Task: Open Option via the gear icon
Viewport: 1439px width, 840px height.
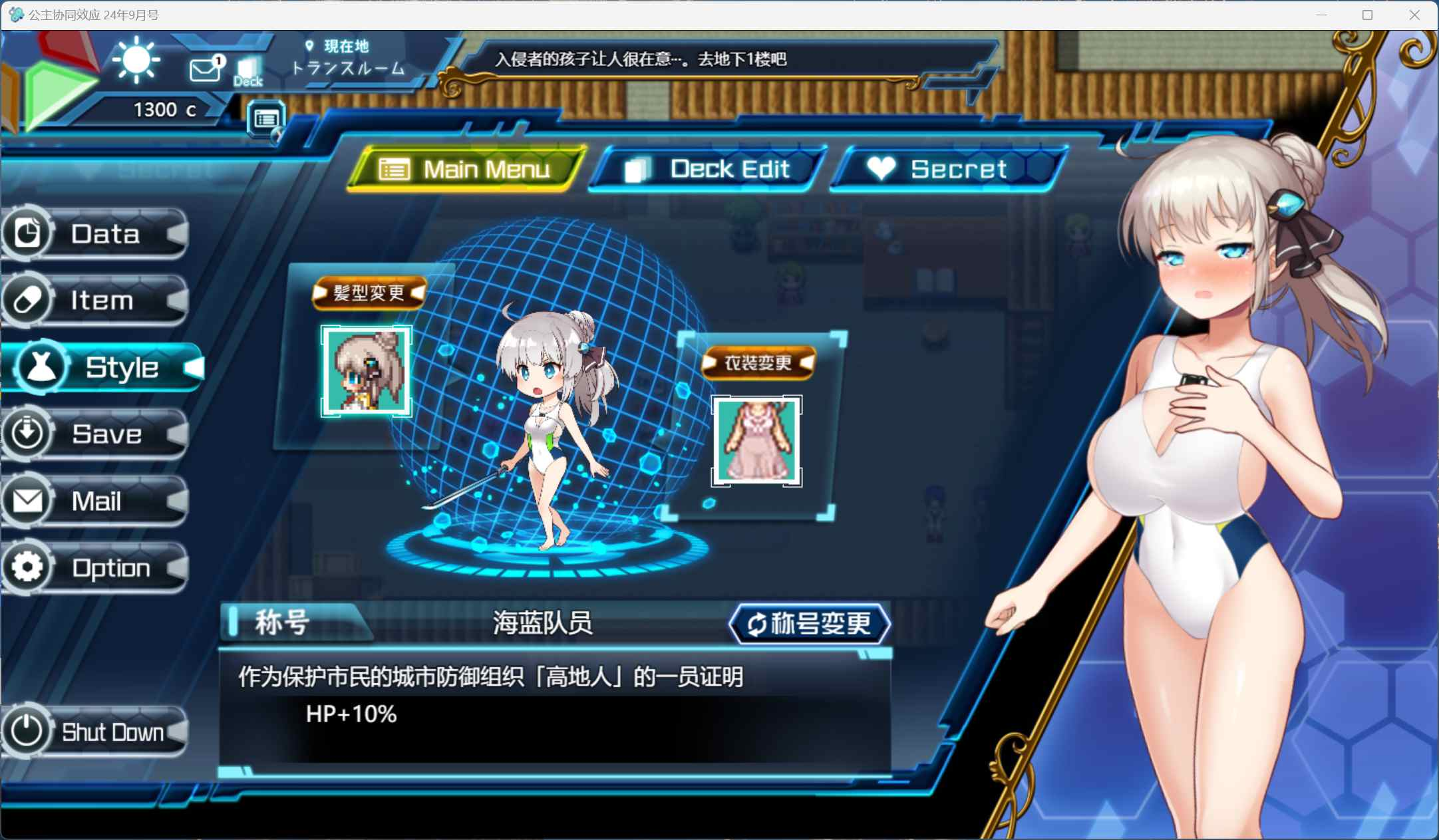Action: pos(28,567)
